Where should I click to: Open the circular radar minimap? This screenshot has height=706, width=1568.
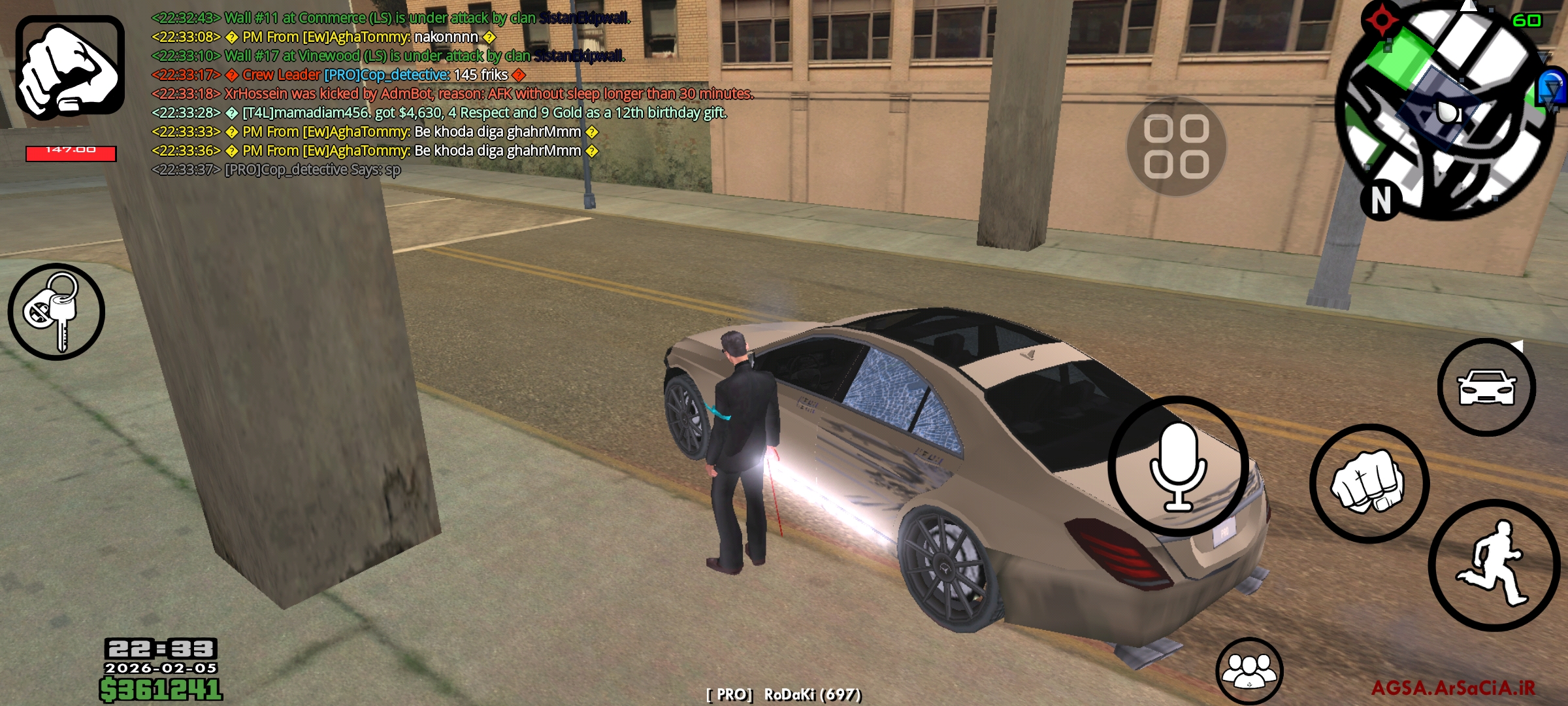click(x=1446, y=110)
